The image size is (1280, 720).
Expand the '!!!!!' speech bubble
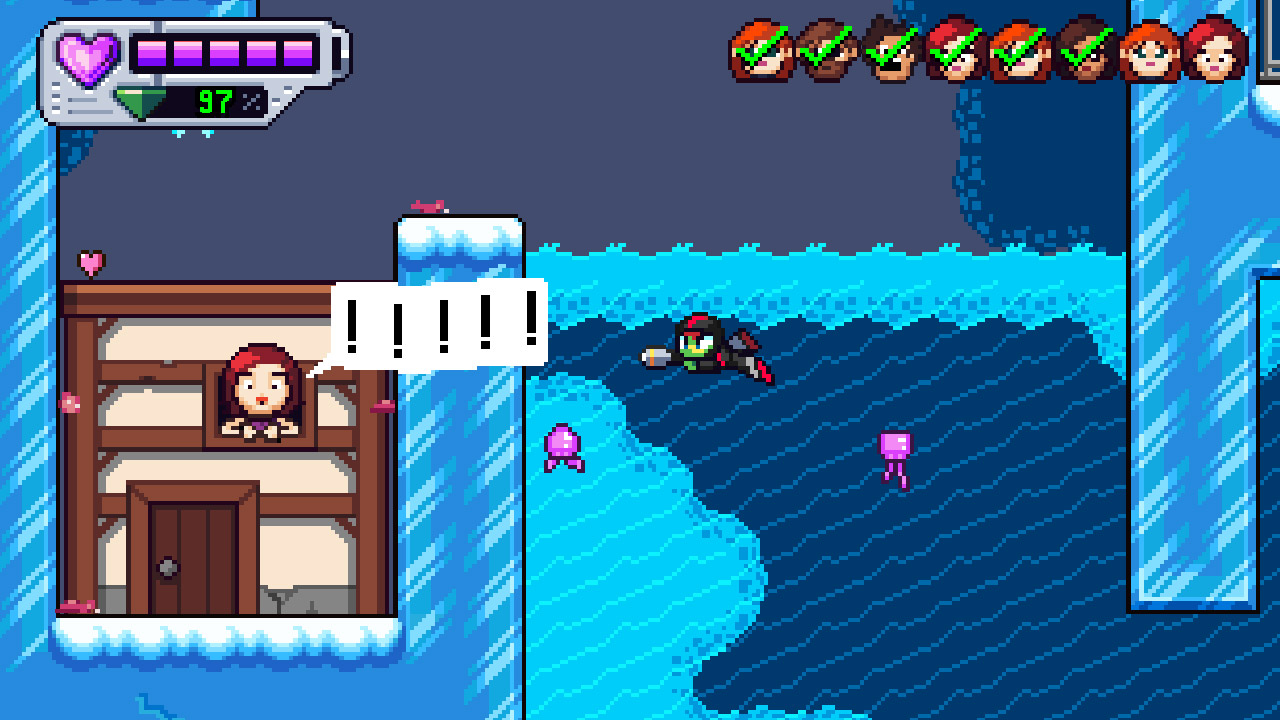(438, 323)
